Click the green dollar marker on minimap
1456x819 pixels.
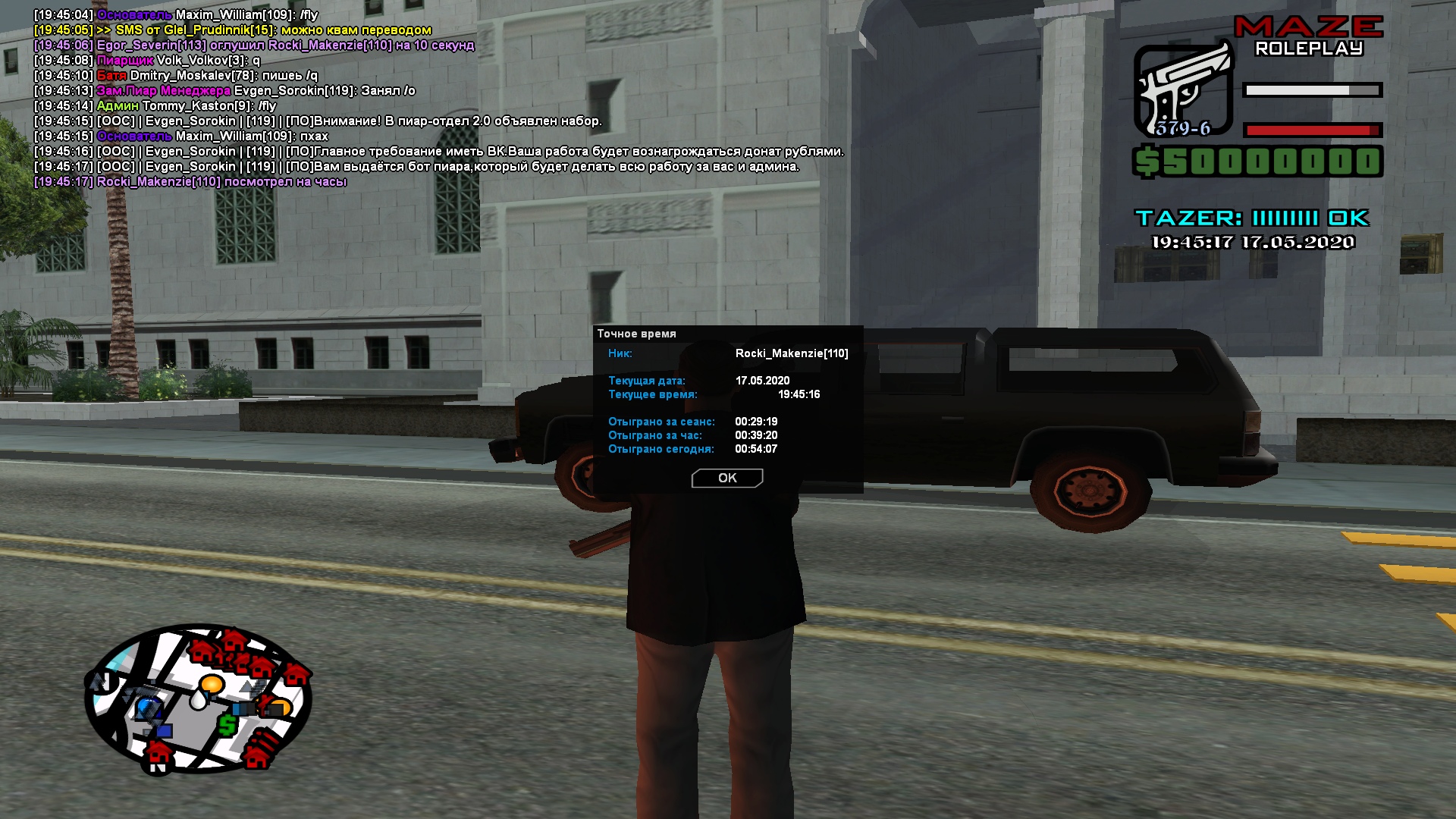tap(227, 725)
